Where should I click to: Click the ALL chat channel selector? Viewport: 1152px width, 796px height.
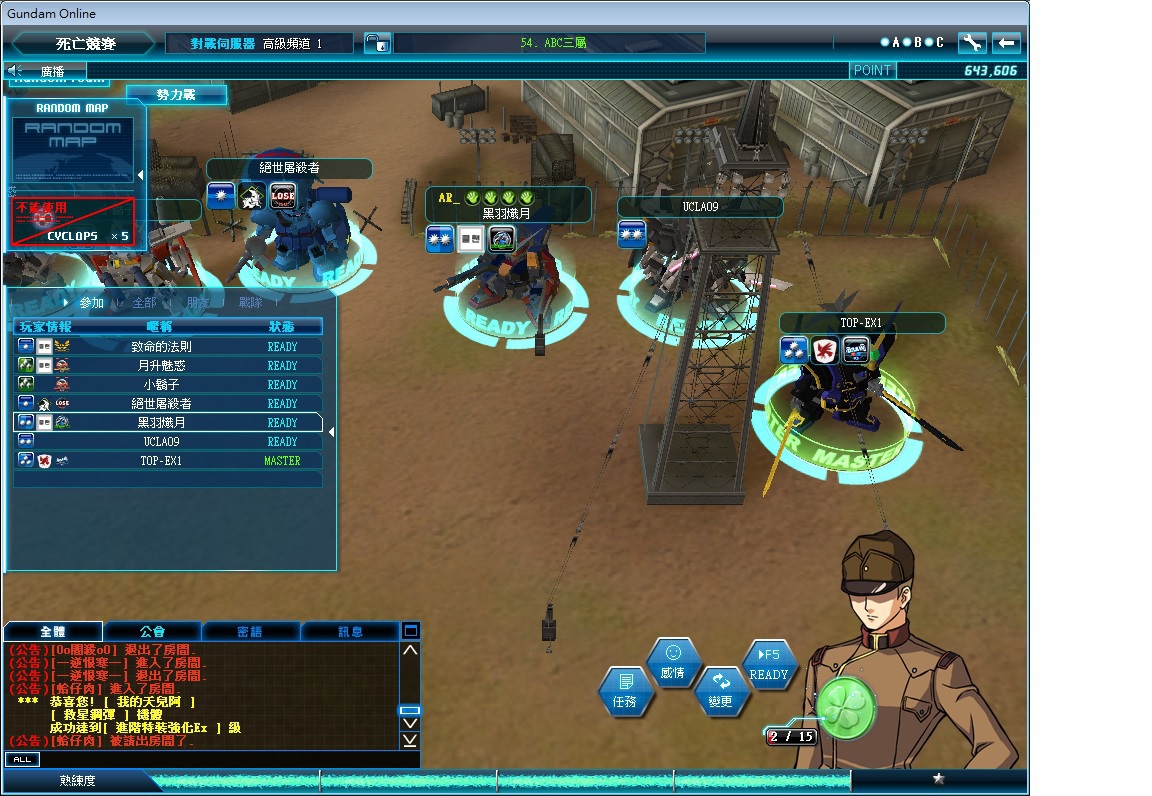[22, 760]
